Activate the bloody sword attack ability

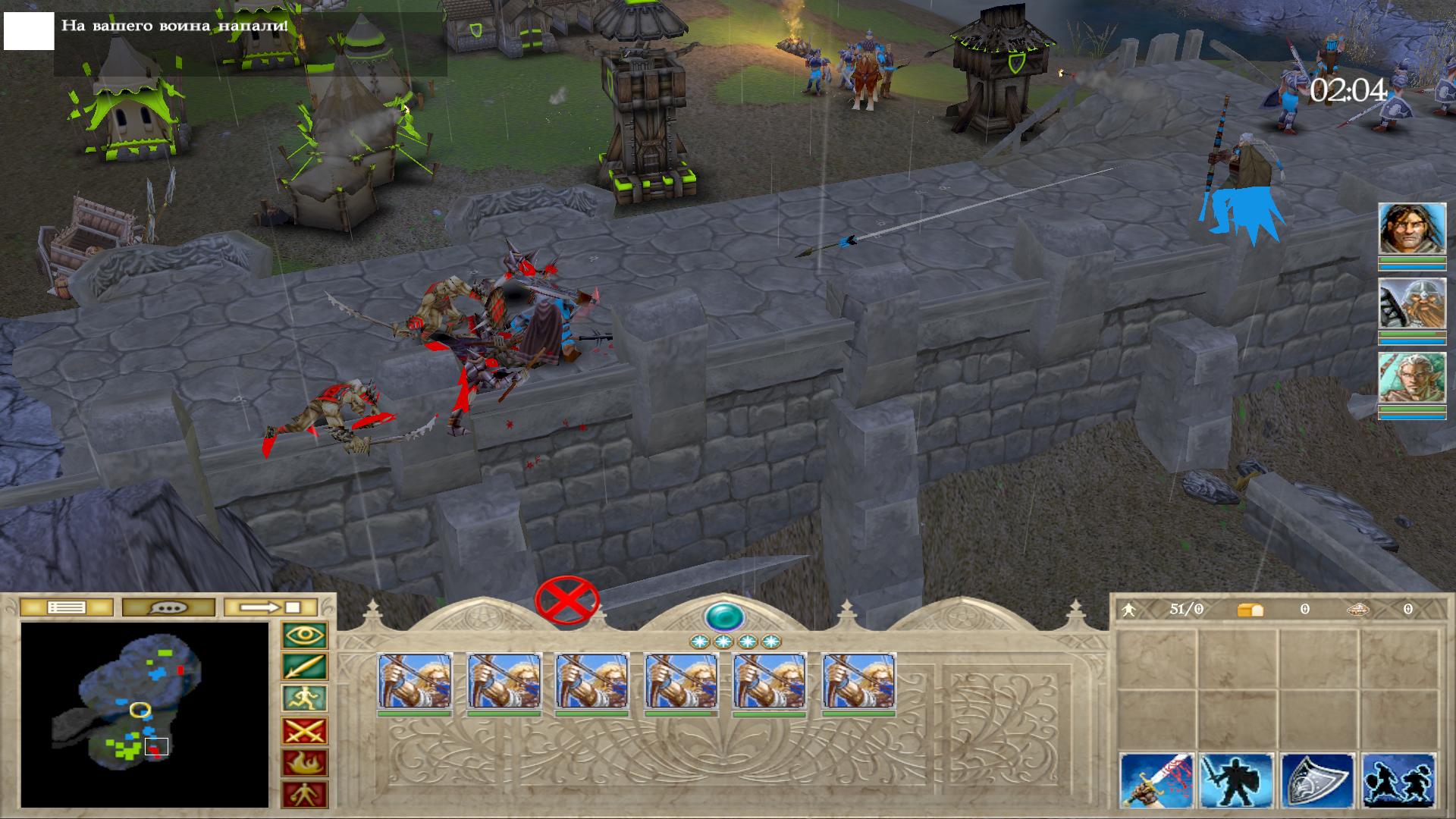coord(1157,781)
